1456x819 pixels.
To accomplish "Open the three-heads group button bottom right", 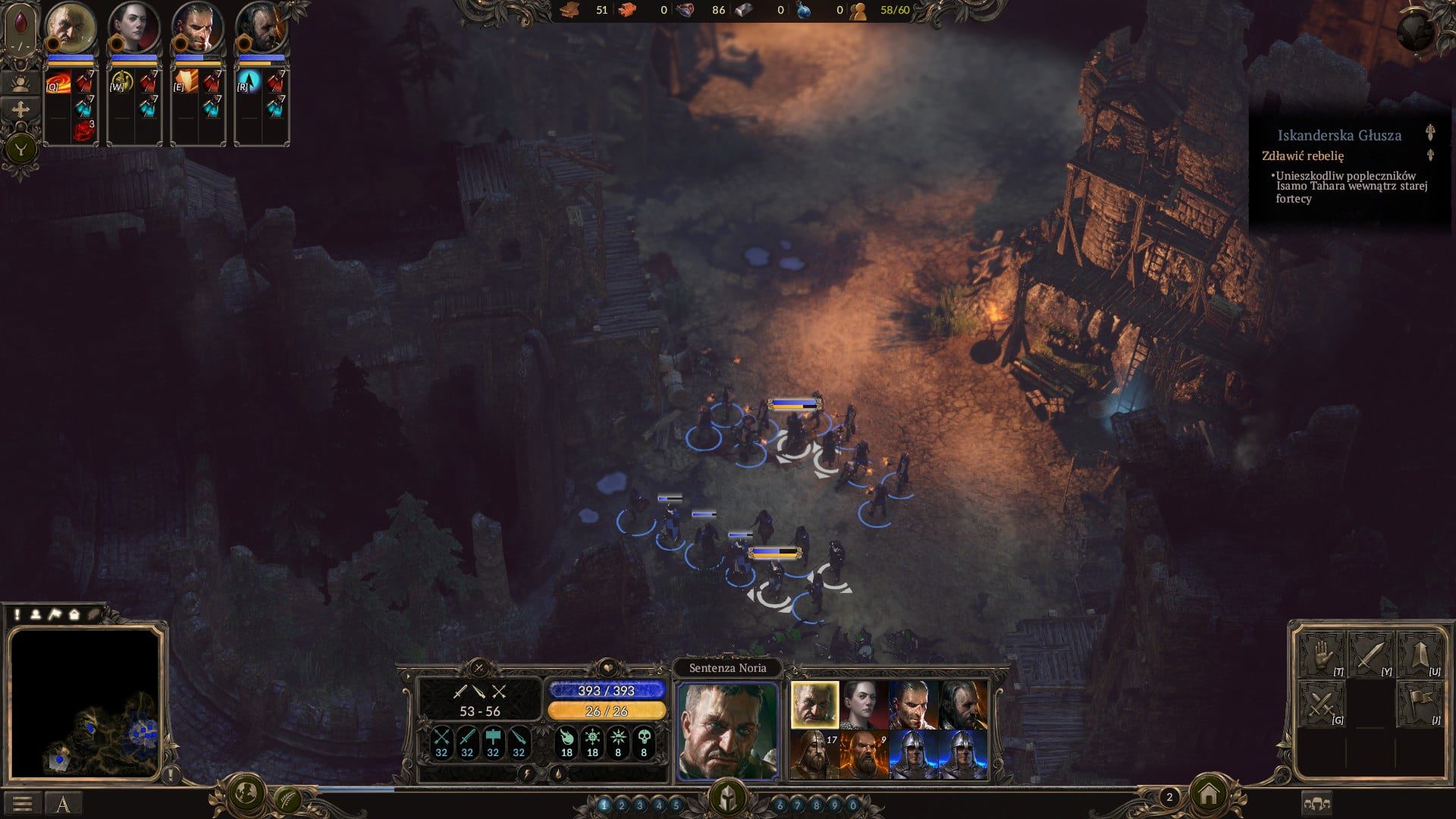I will coord(1317,803).
